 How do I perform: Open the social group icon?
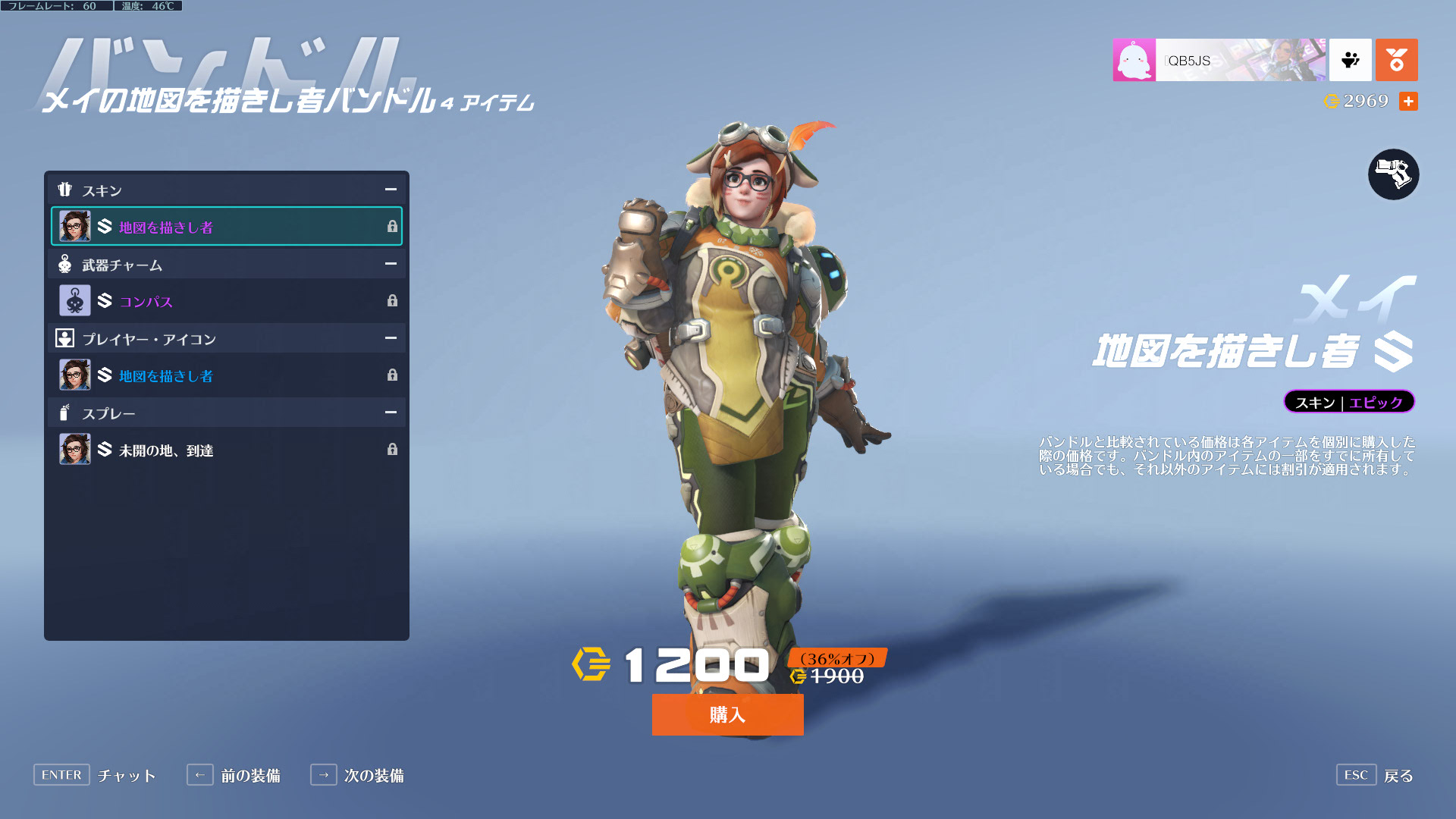[x=1350, y=60]
